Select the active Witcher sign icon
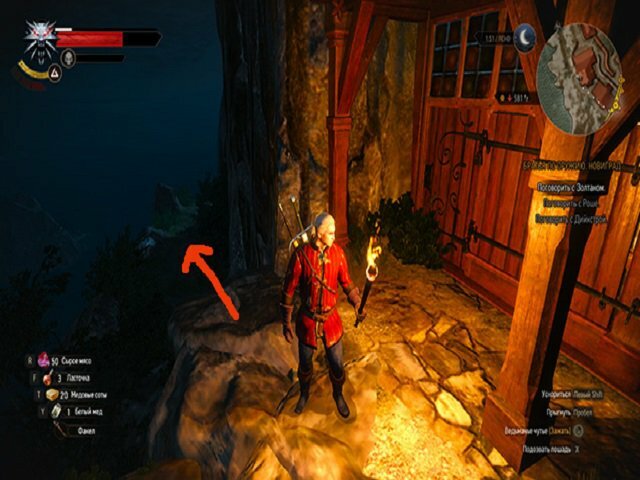 (54, 72)
